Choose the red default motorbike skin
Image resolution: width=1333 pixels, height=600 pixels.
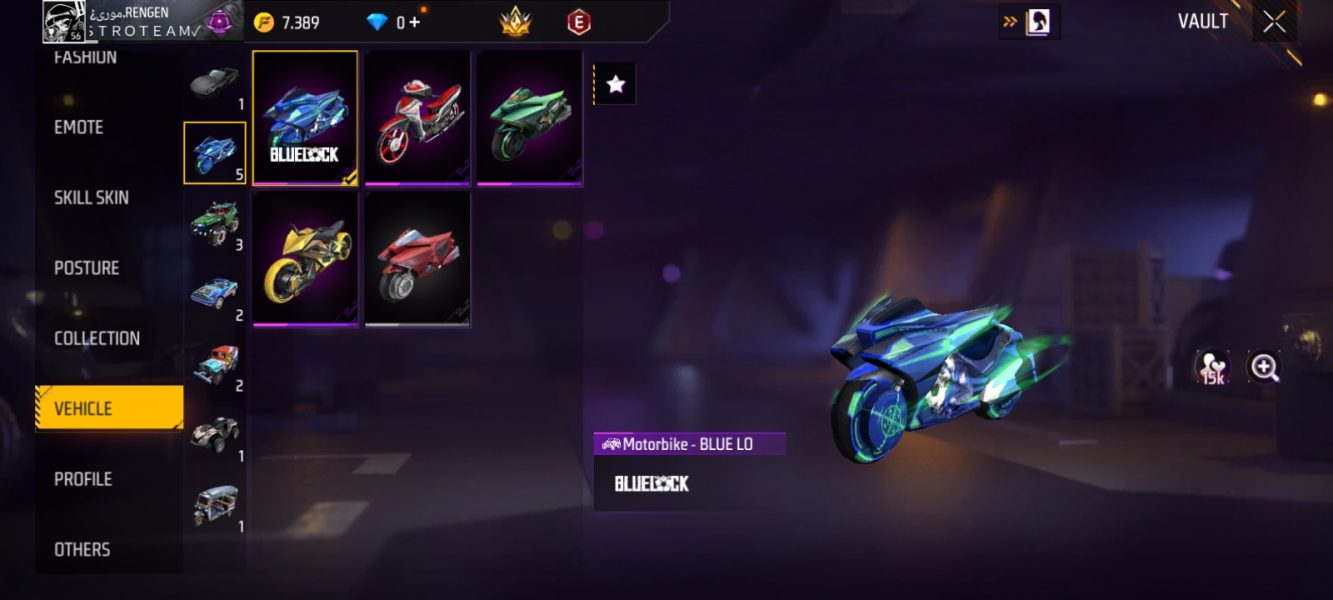coord(417,259)
